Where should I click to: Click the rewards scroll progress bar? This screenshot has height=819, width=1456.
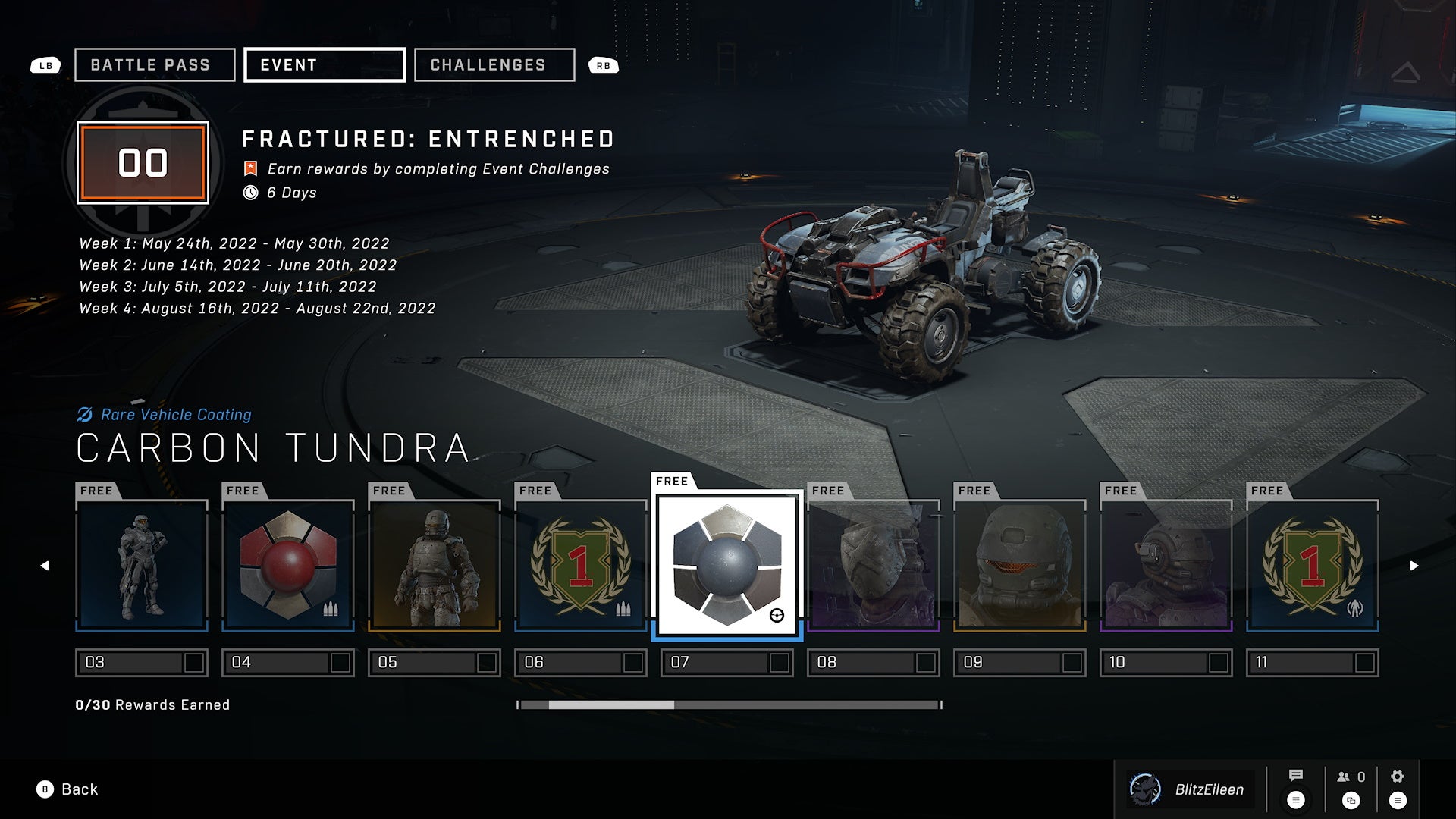pos(729,705)
